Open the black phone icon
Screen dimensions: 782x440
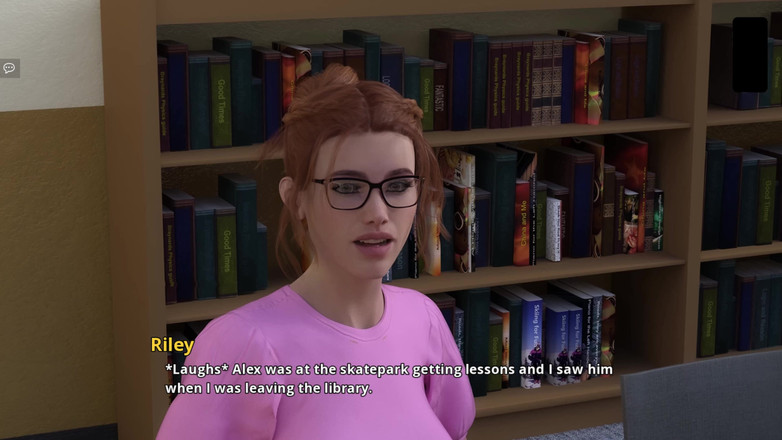(749, 54)
